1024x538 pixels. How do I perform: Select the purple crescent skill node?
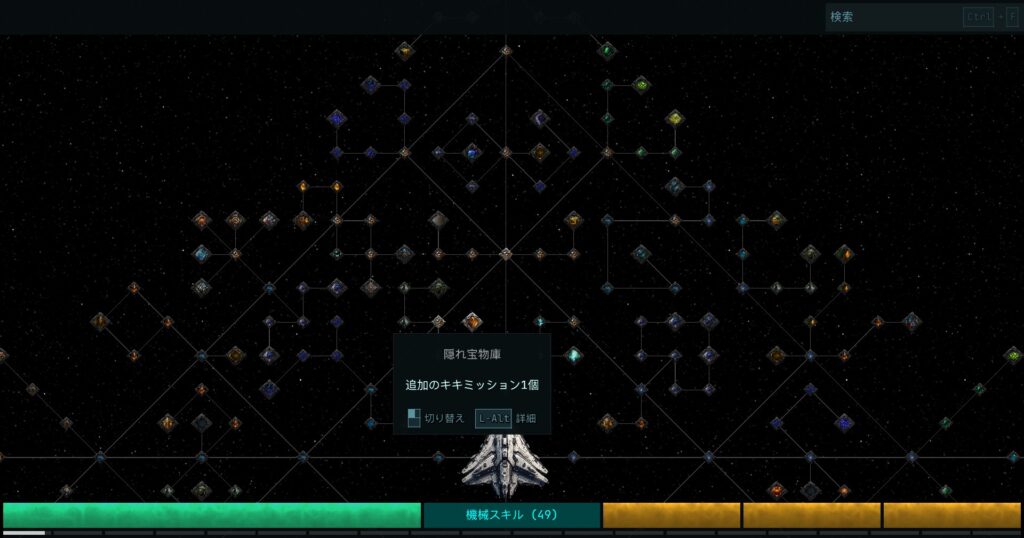point(540,119)
